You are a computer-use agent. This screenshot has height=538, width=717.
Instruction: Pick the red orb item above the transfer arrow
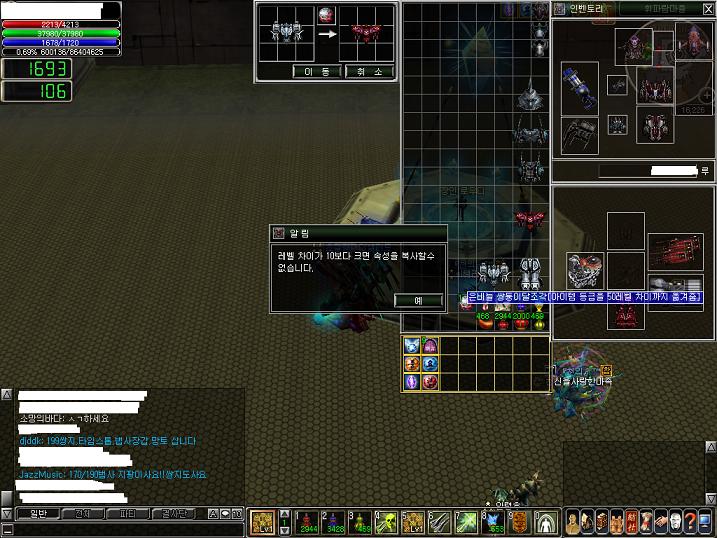click(327, 15)
